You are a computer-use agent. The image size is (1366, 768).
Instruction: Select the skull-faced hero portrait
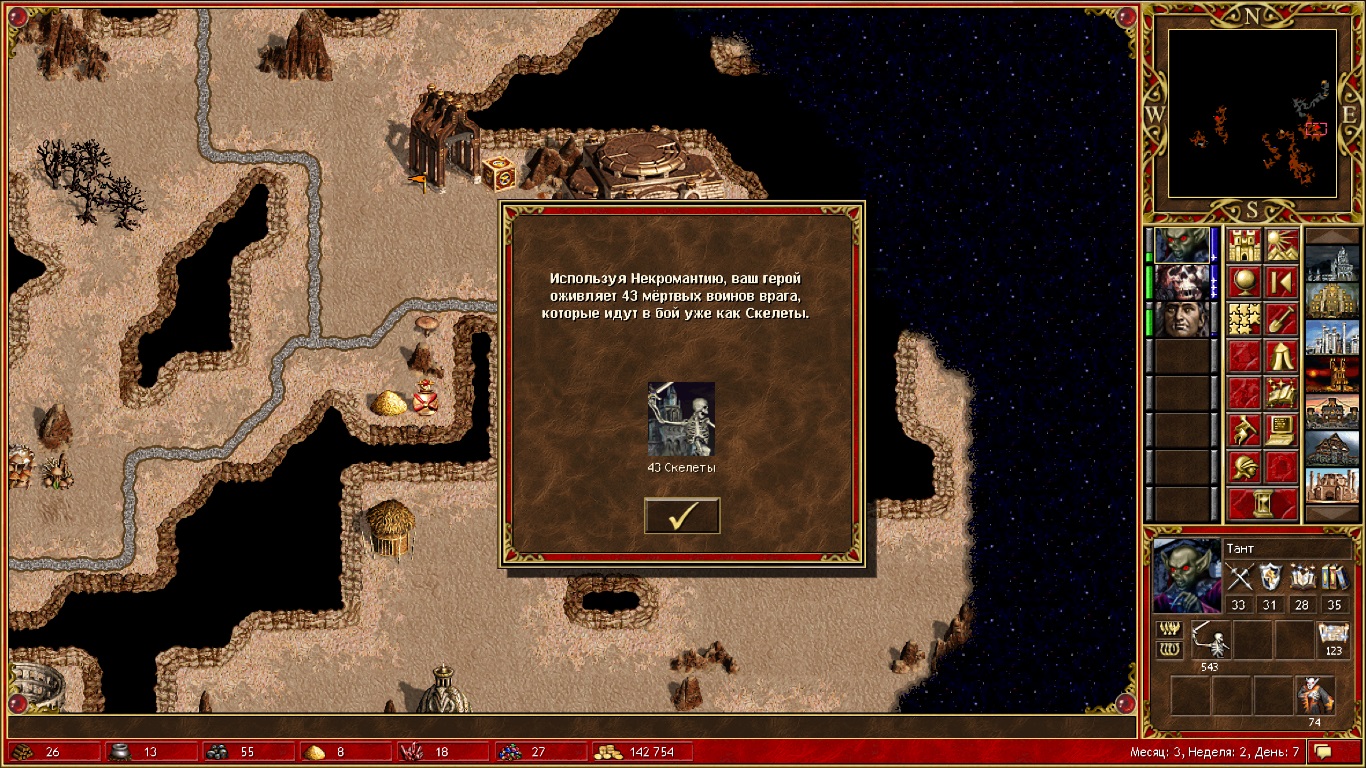1182,283
